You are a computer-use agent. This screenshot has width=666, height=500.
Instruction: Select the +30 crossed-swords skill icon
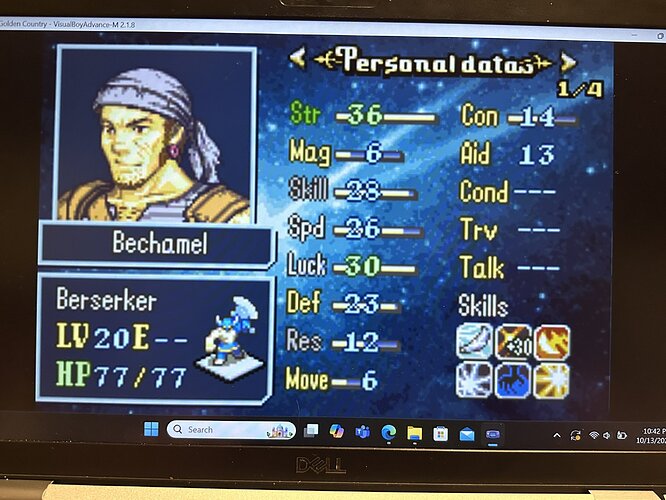coord(514,341)
